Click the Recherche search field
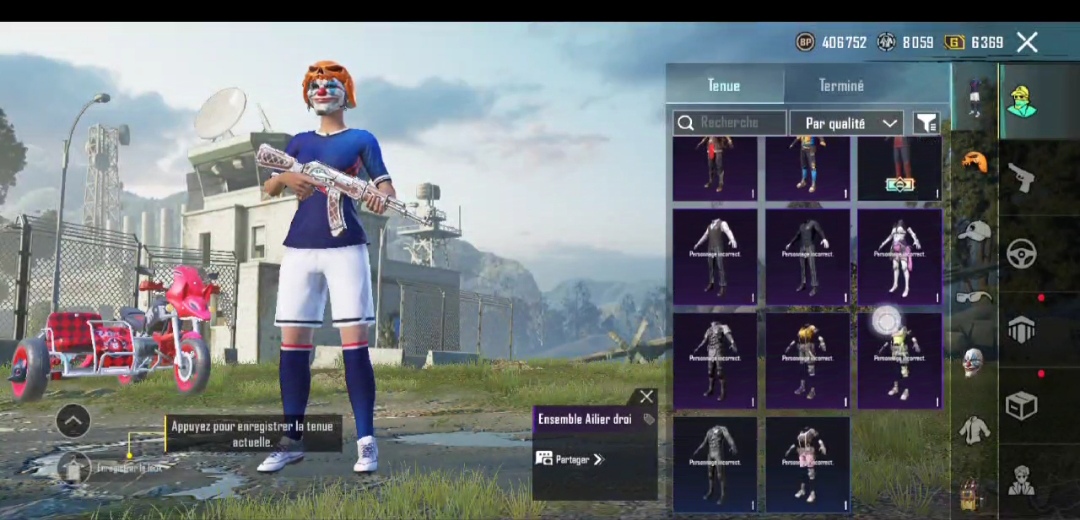The height and width of the screenshot is (520, 1080). 730,123
